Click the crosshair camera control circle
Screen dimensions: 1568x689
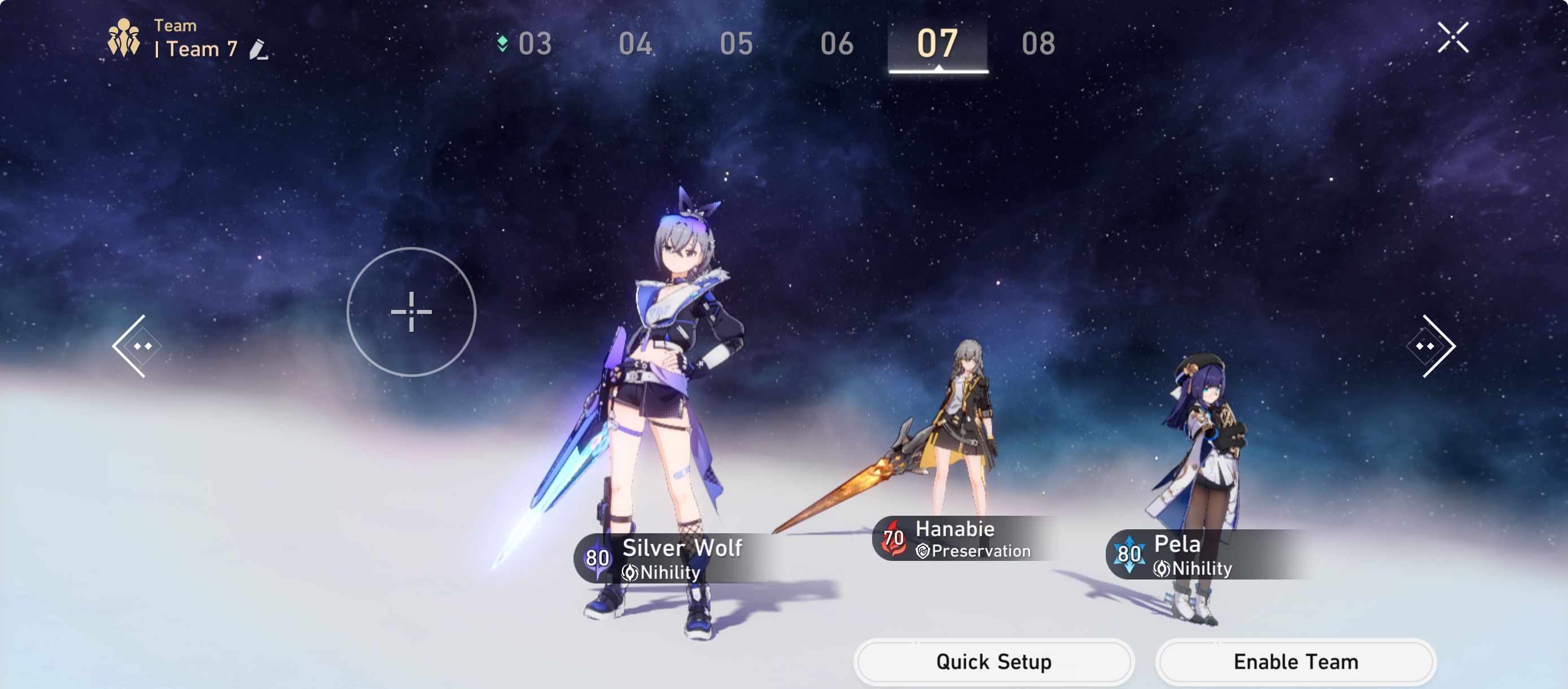413,311
